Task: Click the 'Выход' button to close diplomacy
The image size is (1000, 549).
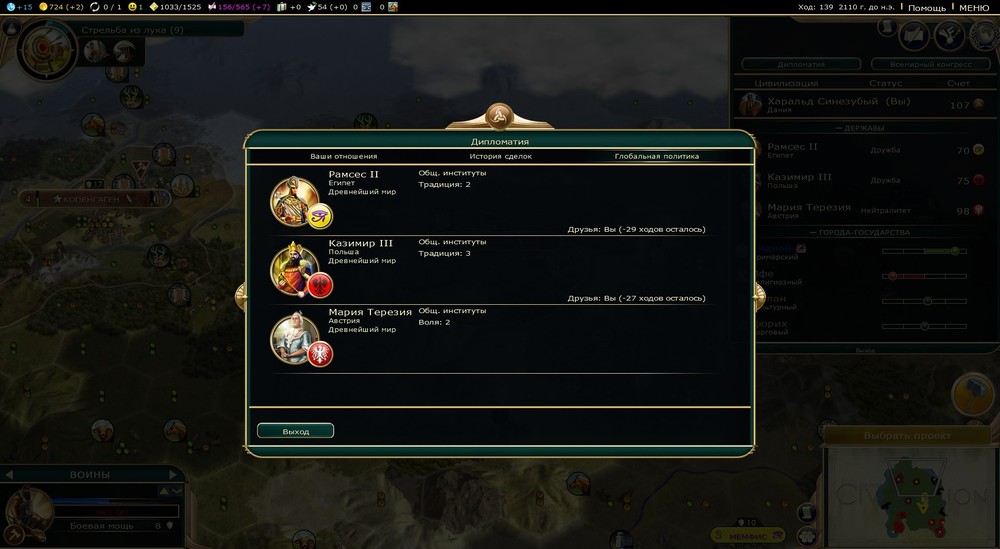Action: coord(295,431)
